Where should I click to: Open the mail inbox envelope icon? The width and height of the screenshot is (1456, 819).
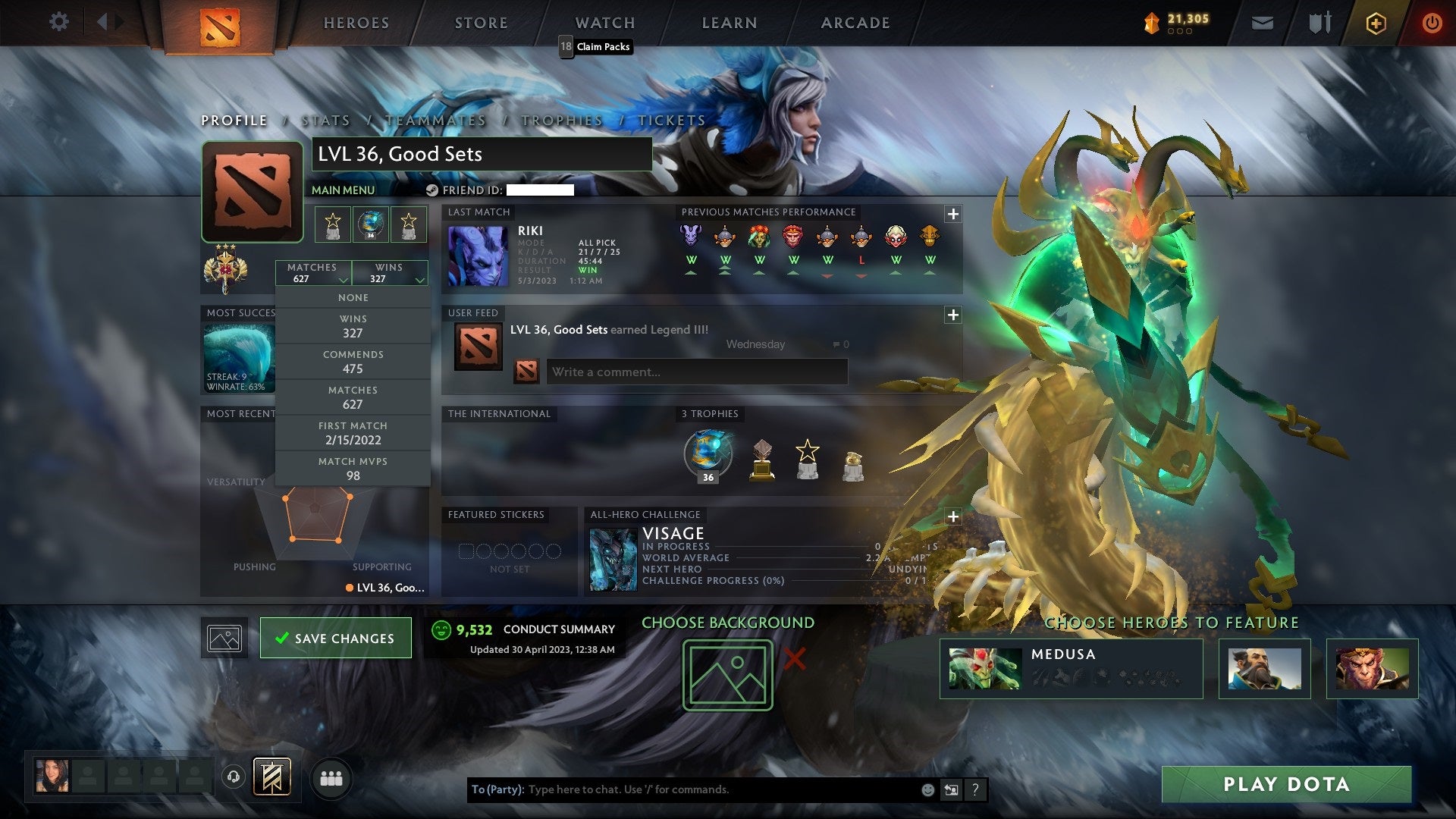coord(1263,23)
